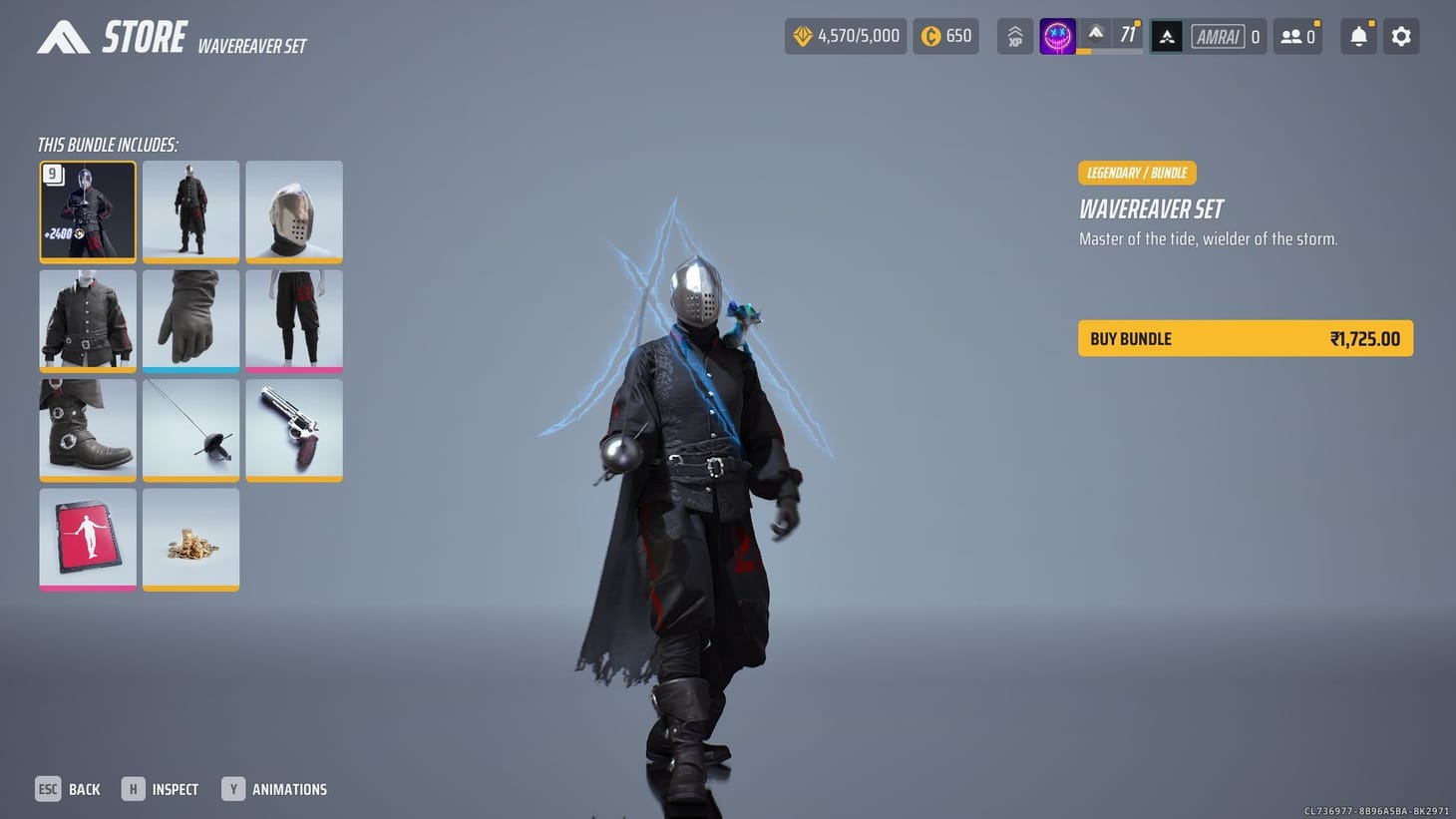The image size is (1456, 819).
Task: Check notifications via the bell icon
Action: point(1357,36)
